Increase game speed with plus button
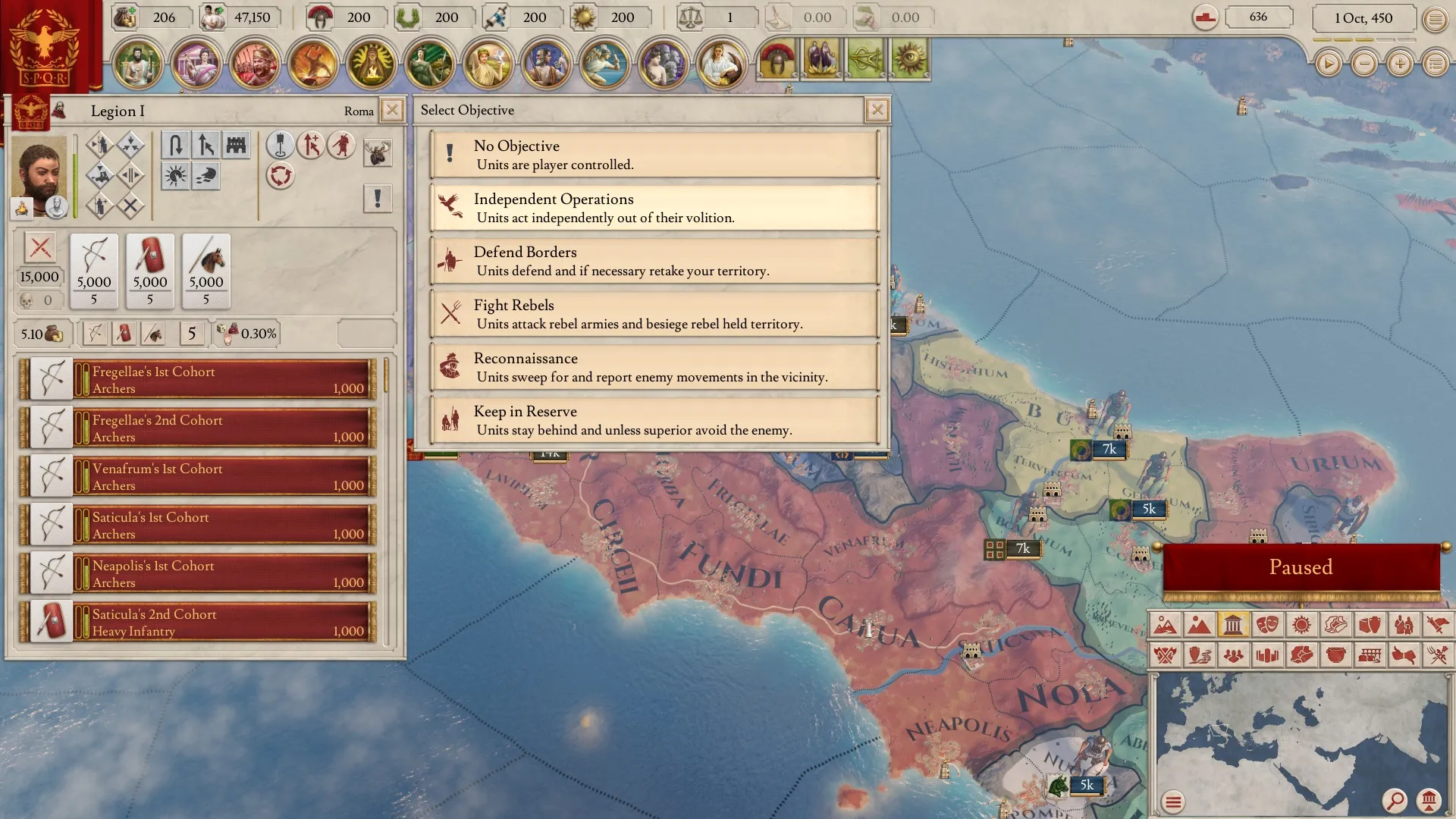 click(1400, 64)
